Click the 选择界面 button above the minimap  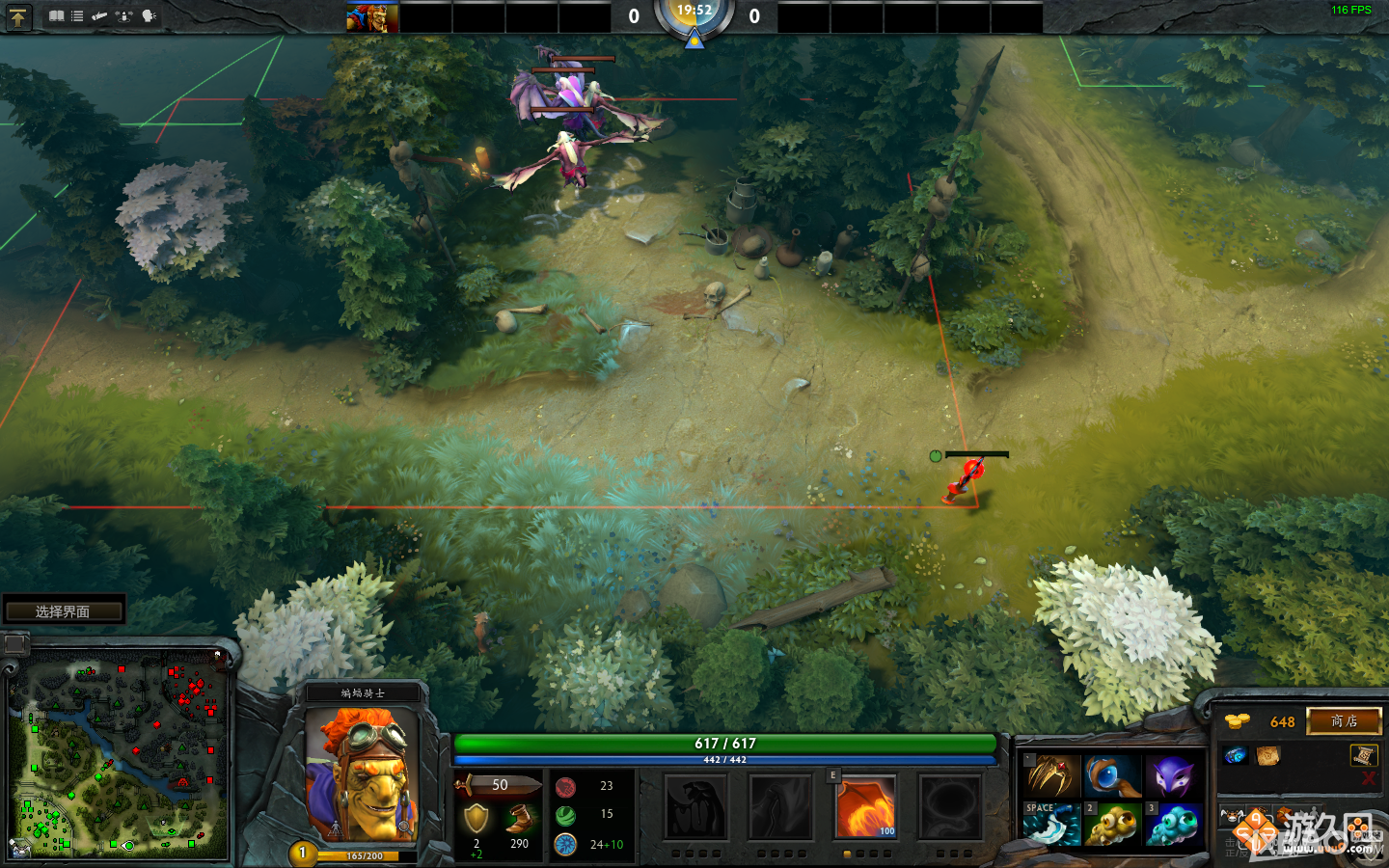(65, 609)
